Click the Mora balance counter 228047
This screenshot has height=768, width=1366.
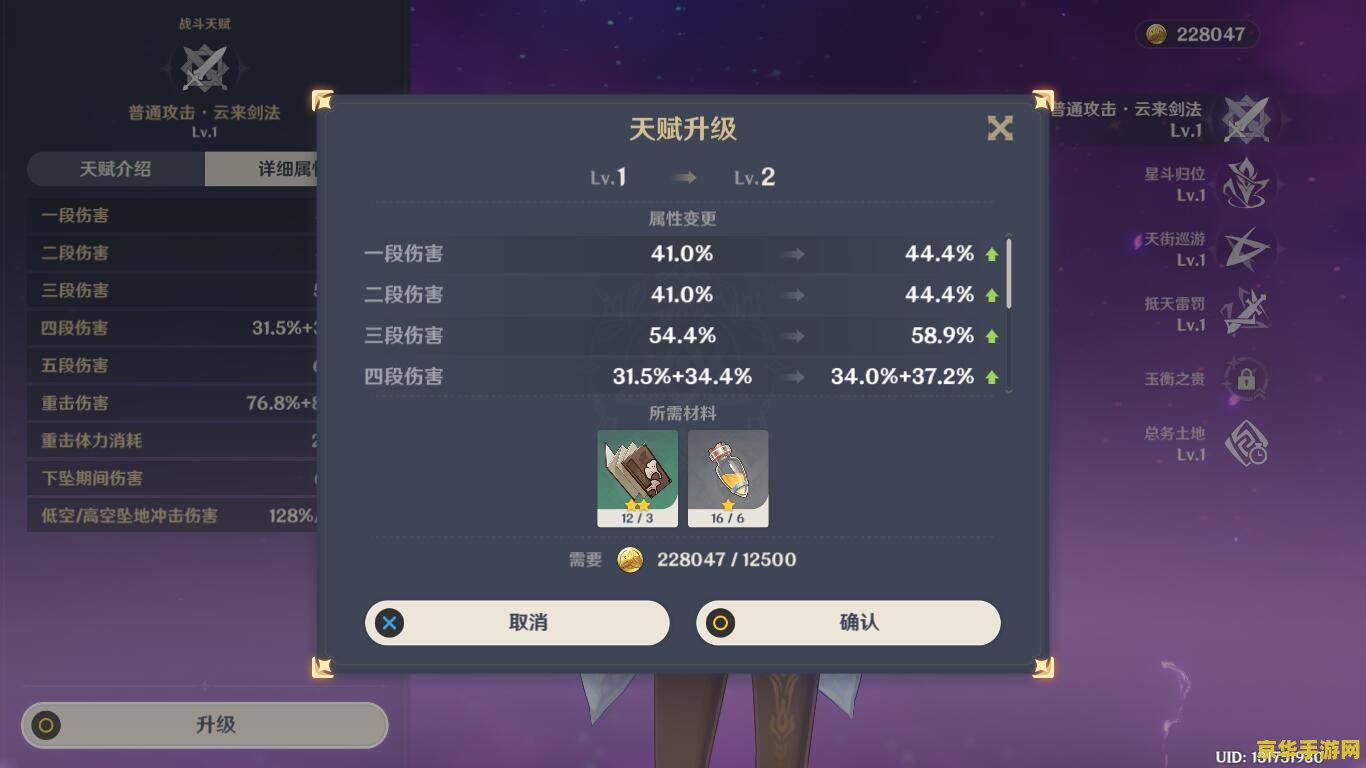click(x=1197, y=33)
